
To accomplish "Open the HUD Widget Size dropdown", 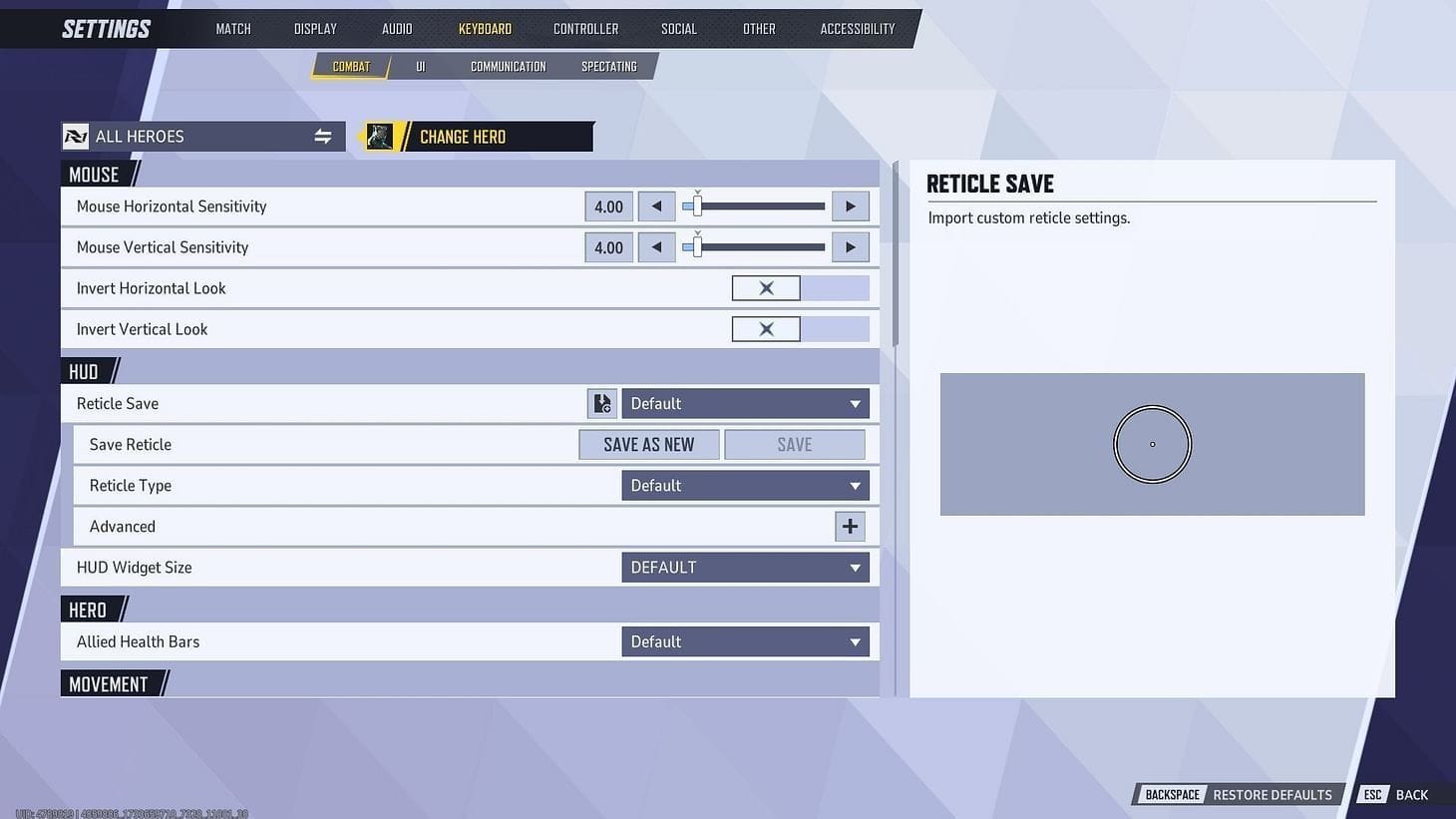I will pyautogui.click(x=744, y=567).
